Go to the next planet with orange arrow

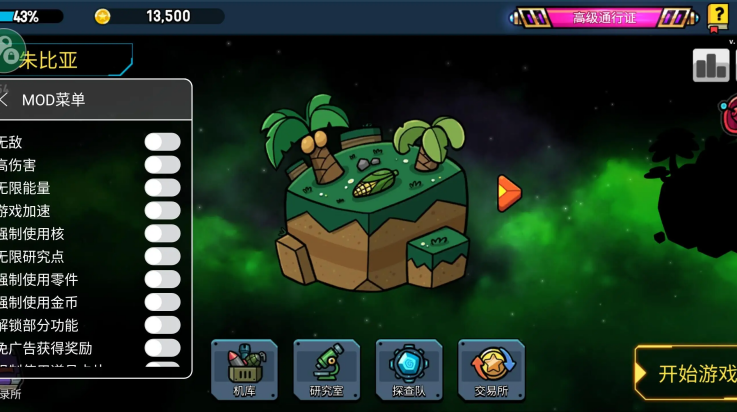509,192
